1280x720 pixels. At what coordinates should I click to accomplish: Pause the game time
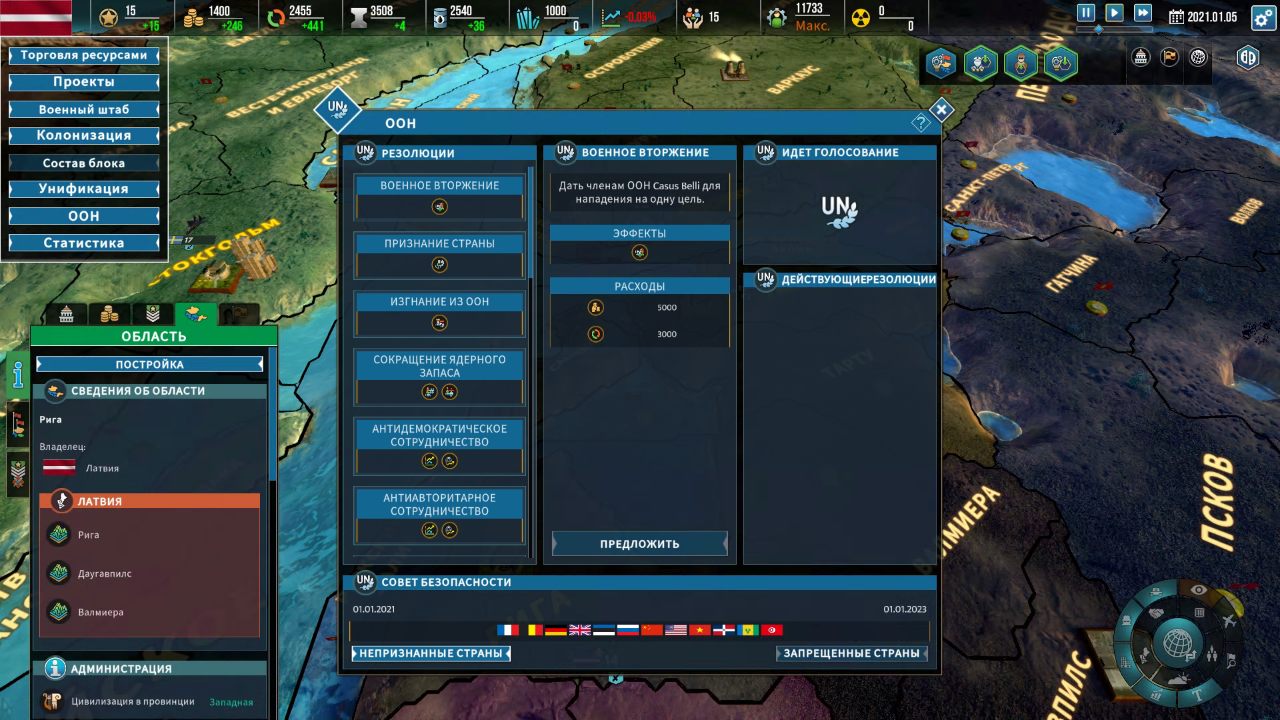(x=1086, y=13)
